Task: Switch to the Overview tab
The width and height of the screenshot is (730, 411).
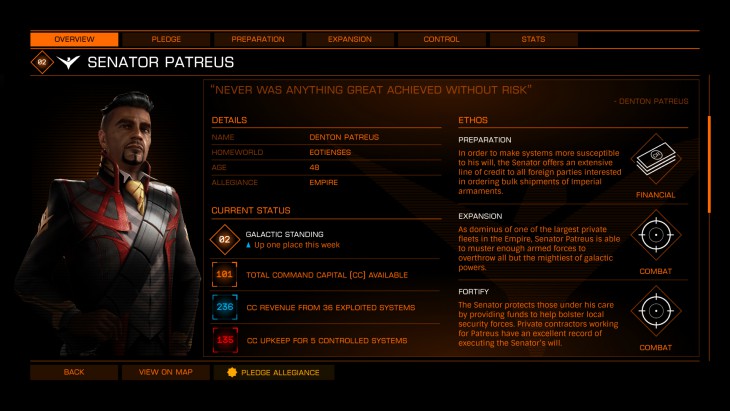Action: point(74,39)
